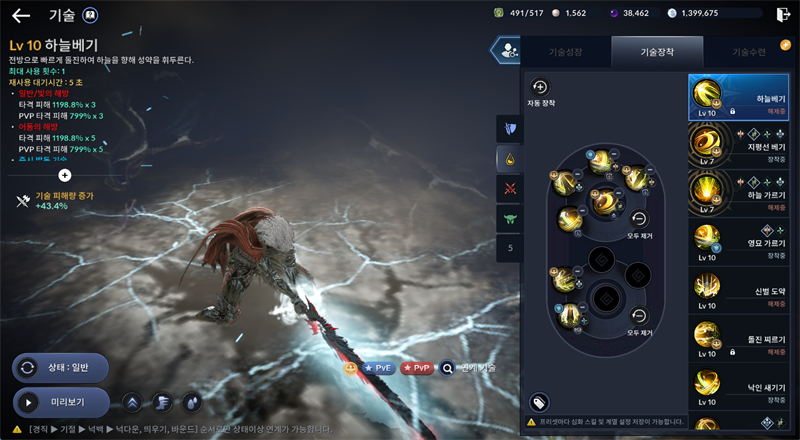Go back using the arrow button
This screenshot has height=440, width=800.
(x=21, y=15)
